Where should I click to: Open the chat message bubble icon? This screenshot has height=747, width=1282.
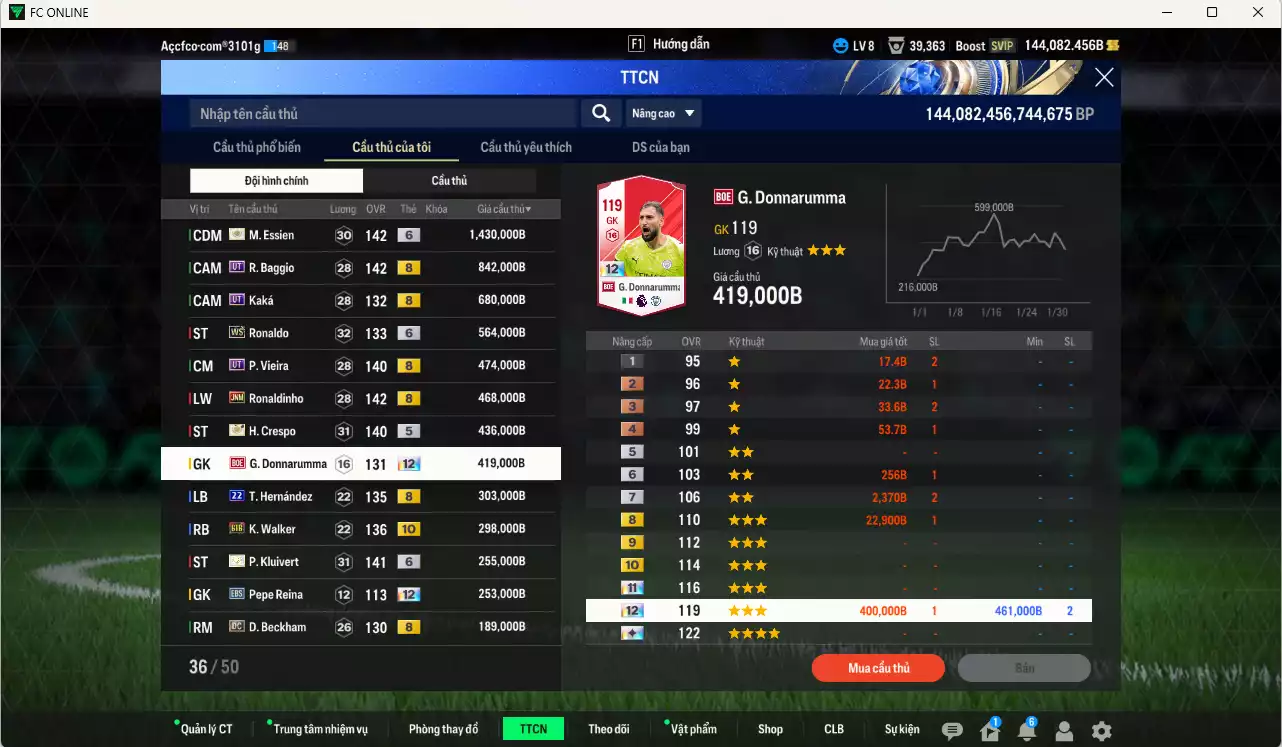(951, 730)
